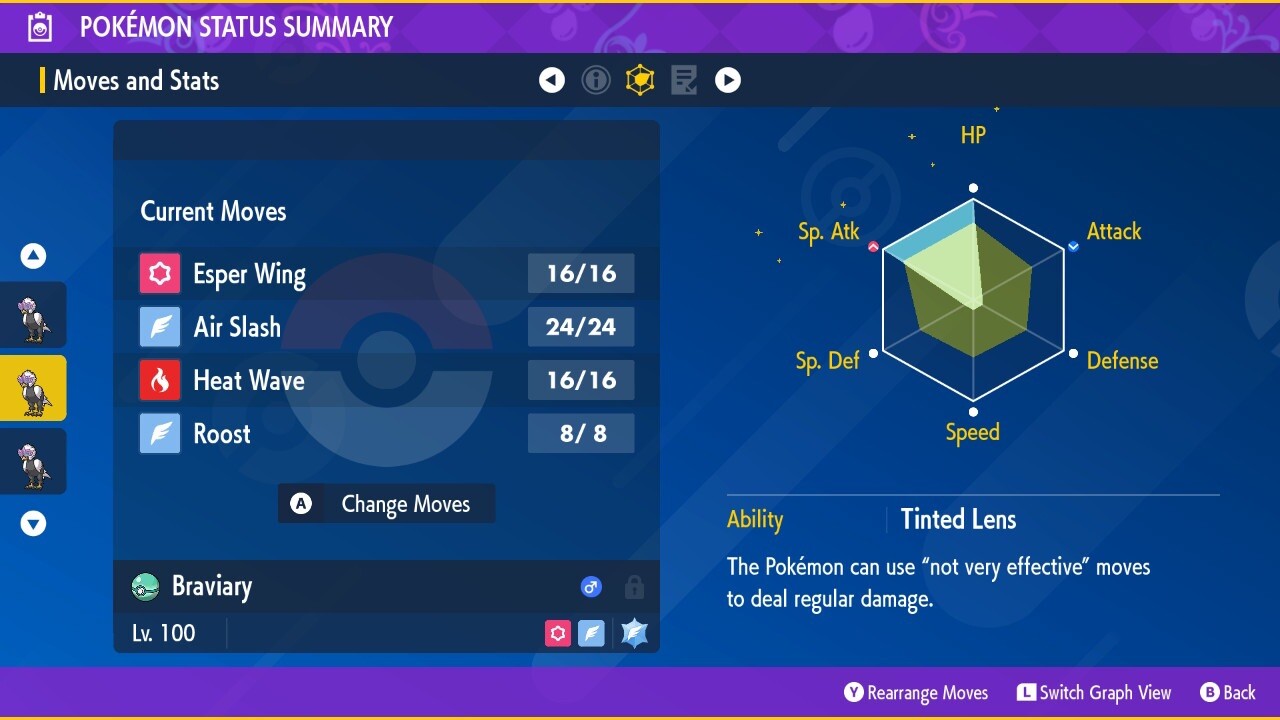This screenshot has height=720, width=1280.
Task: Go to previous summary page arrow
Action: [x=552, y=80]
